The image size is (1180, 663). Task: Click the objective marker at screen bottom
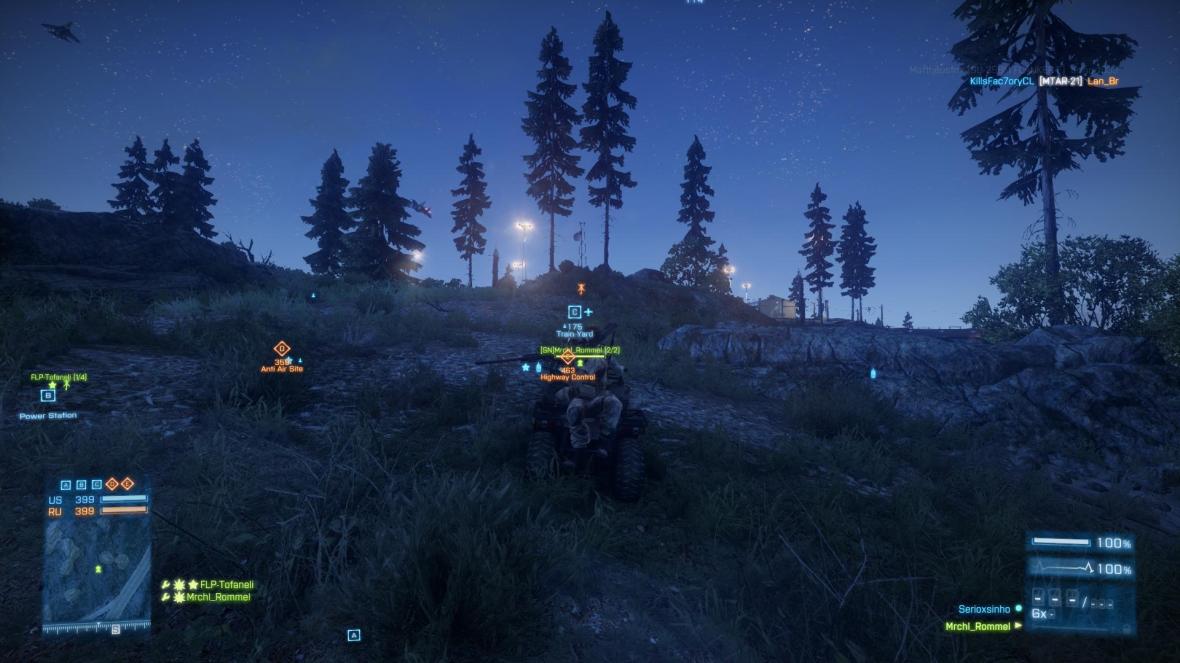click(353, 635)
